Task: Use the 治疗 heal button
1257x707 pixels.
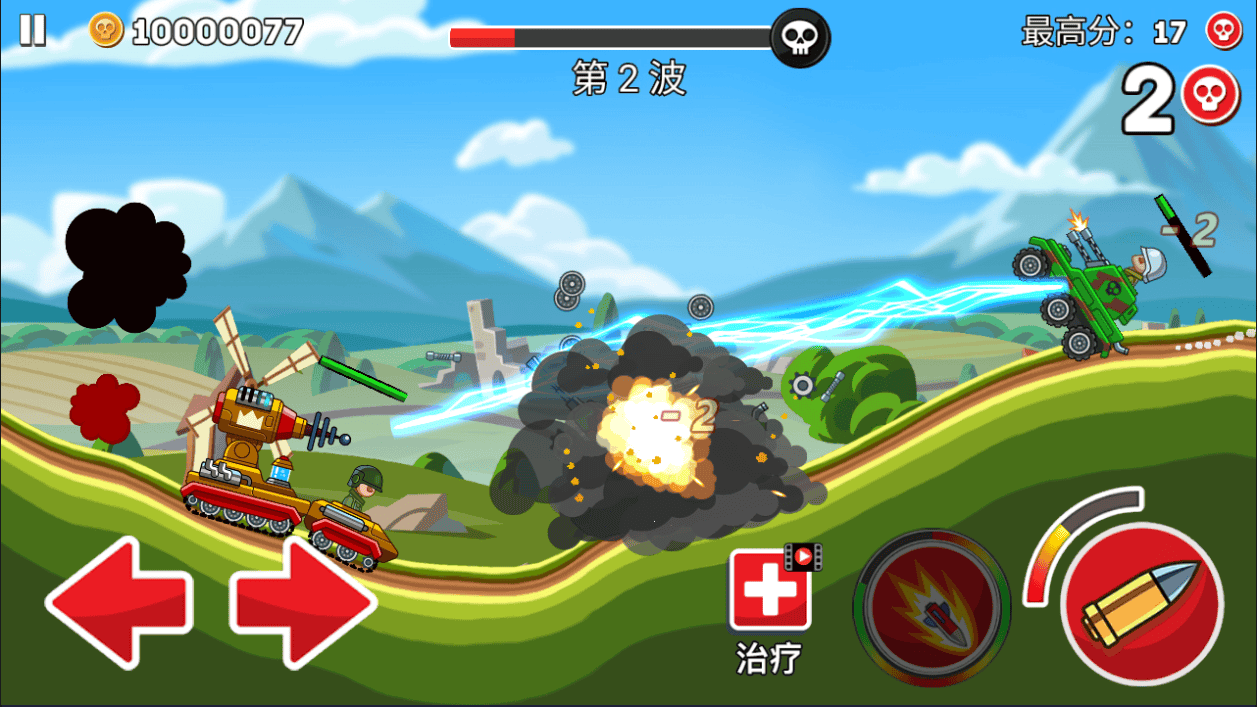Action: 769,591
